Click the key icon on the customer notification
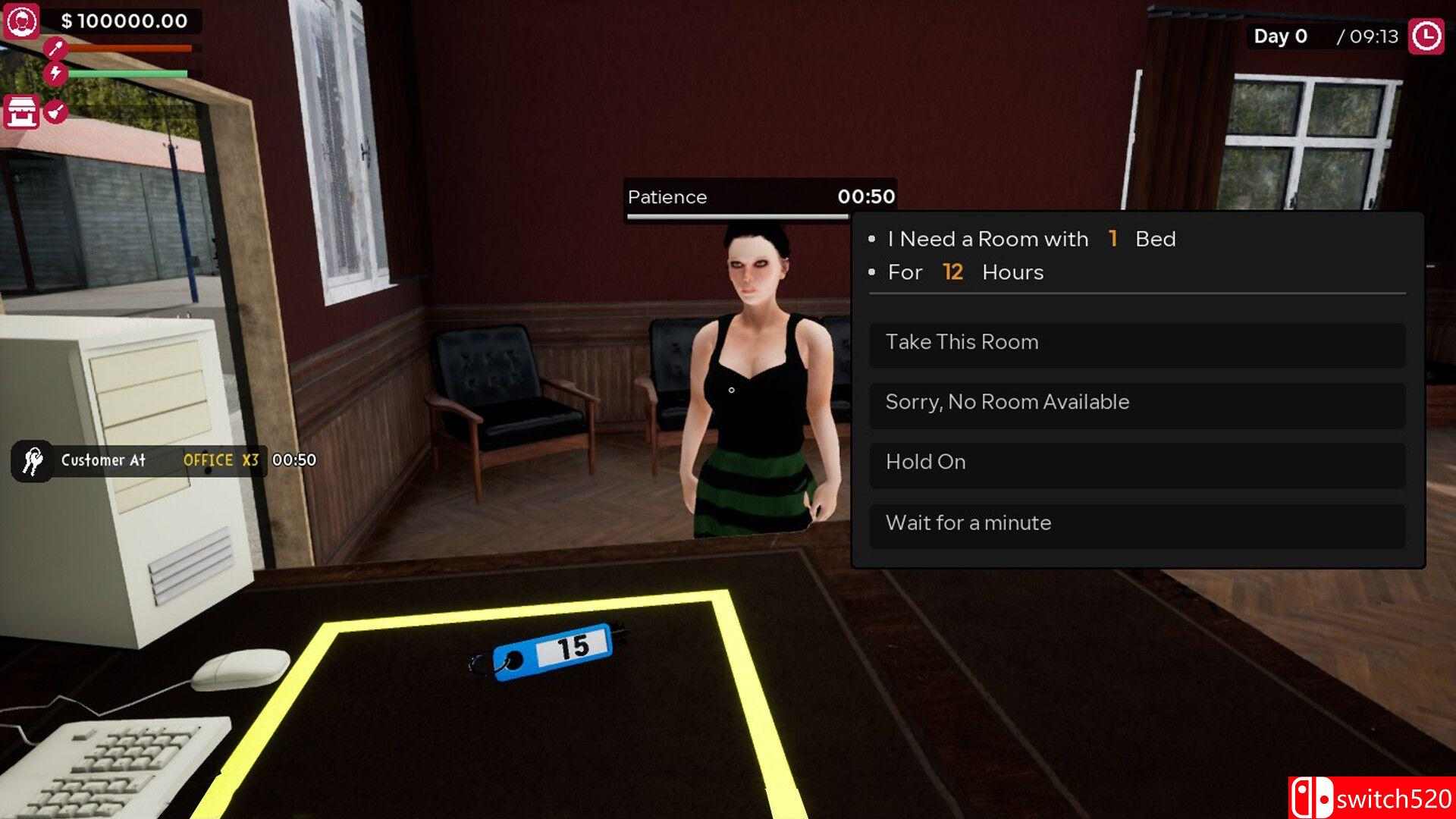The width and height of the screenshot is (1456, 819). coord(31,460)
